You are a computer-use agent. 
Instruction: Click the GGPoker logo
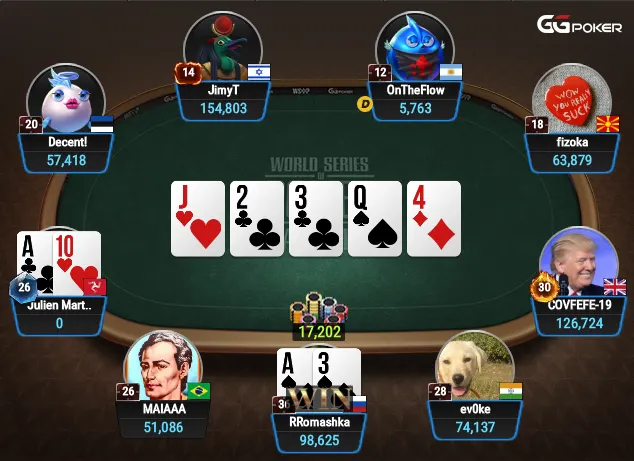point(580,25)
